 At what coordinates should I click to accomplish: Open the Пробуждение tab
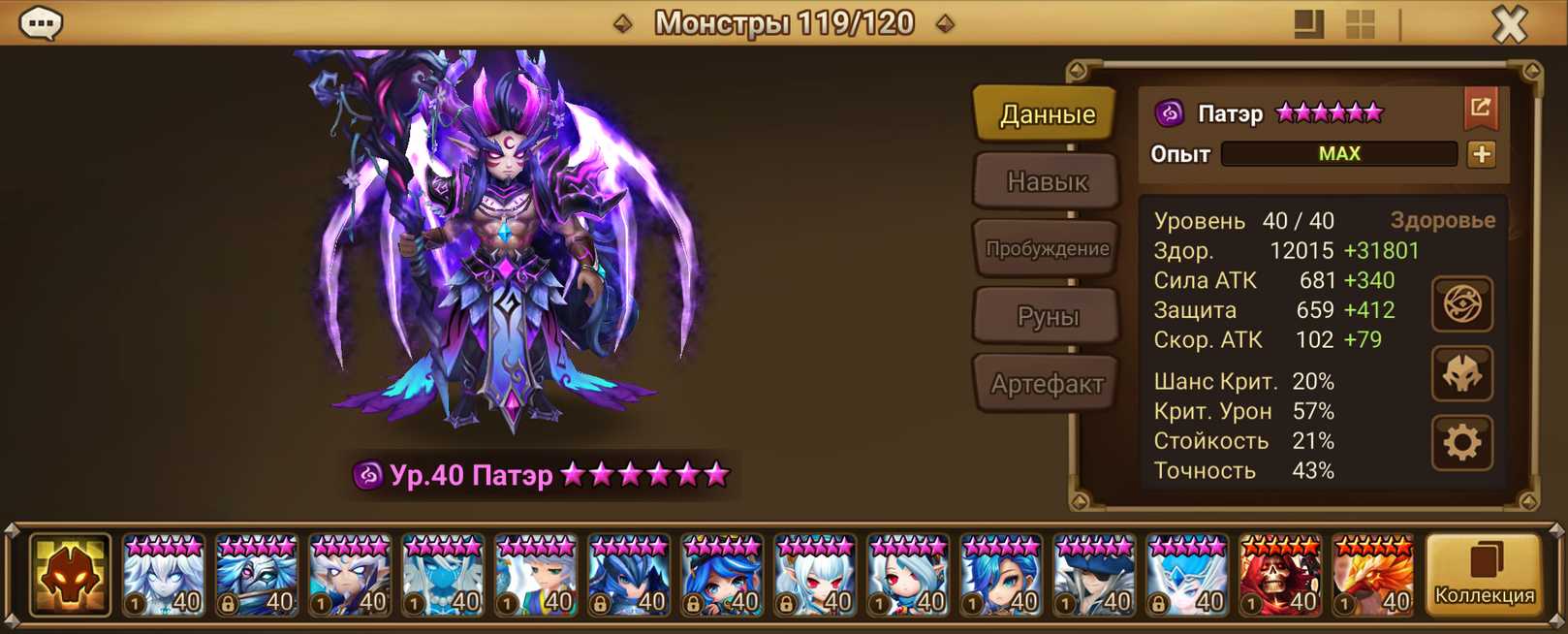point(1047,248)
